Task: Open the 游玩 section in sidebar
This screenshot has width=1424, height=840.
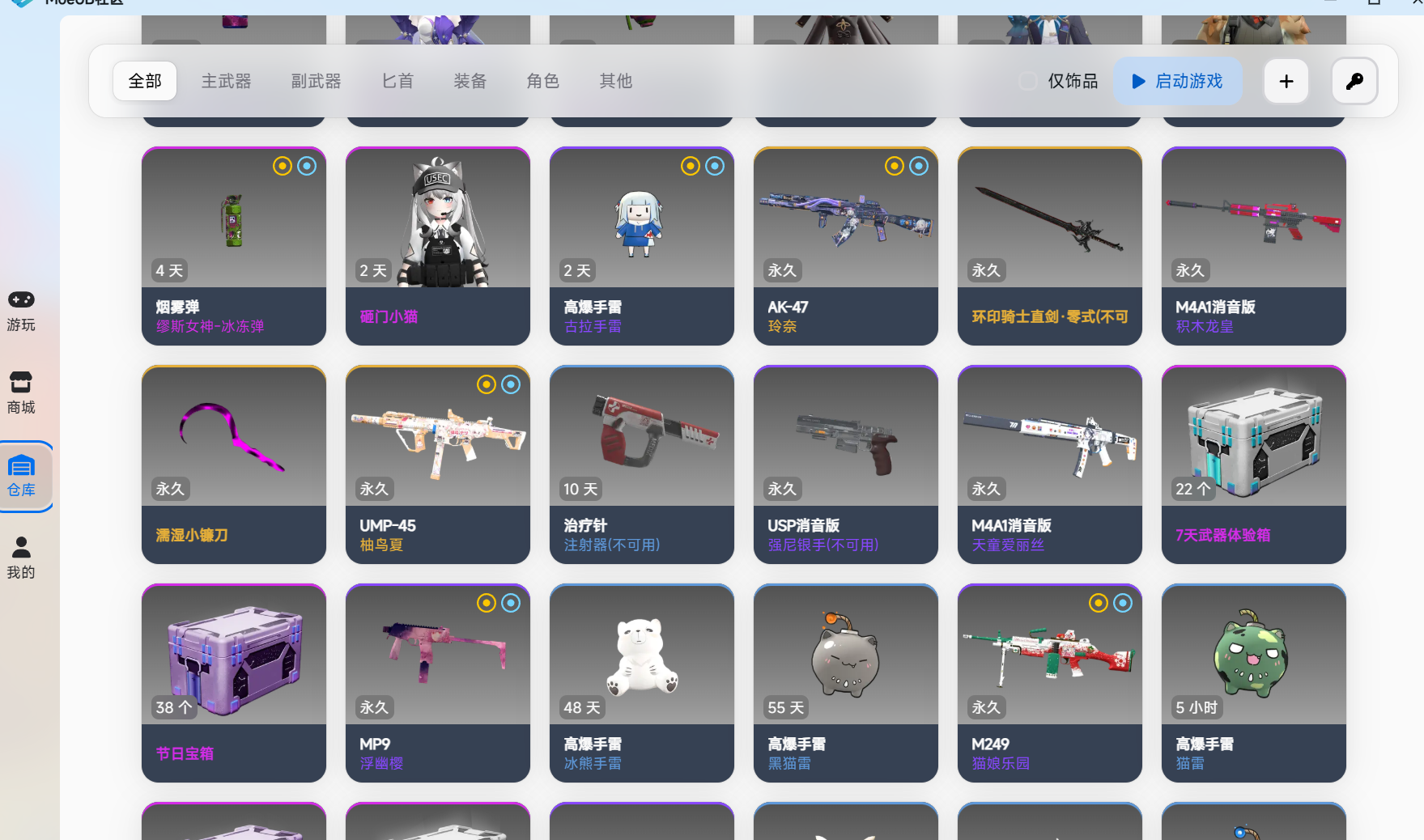Action: [21, 309]
